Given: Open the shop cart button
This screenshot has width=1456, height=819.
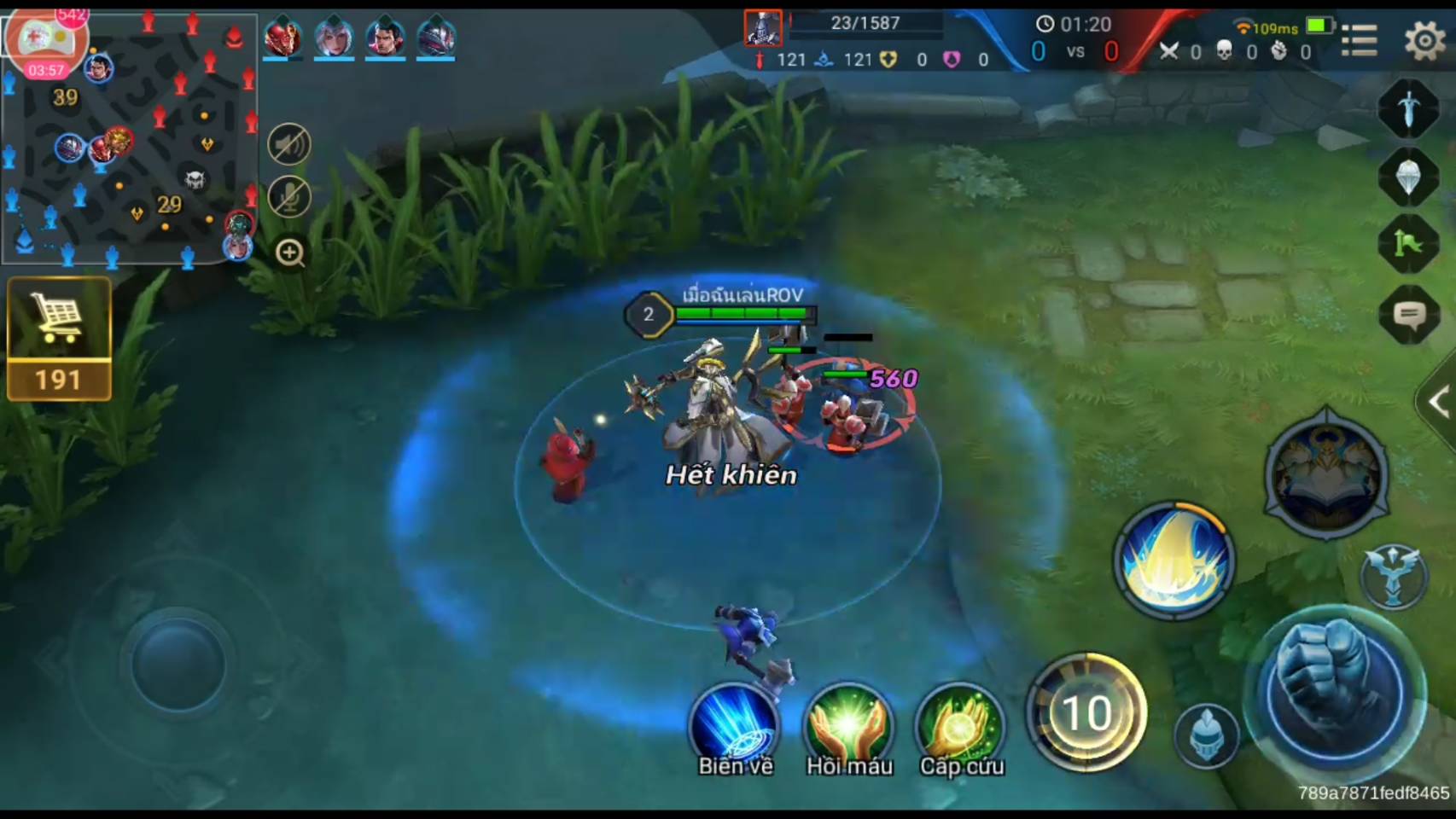Looking at the screenshot, I should pos(59,339).
